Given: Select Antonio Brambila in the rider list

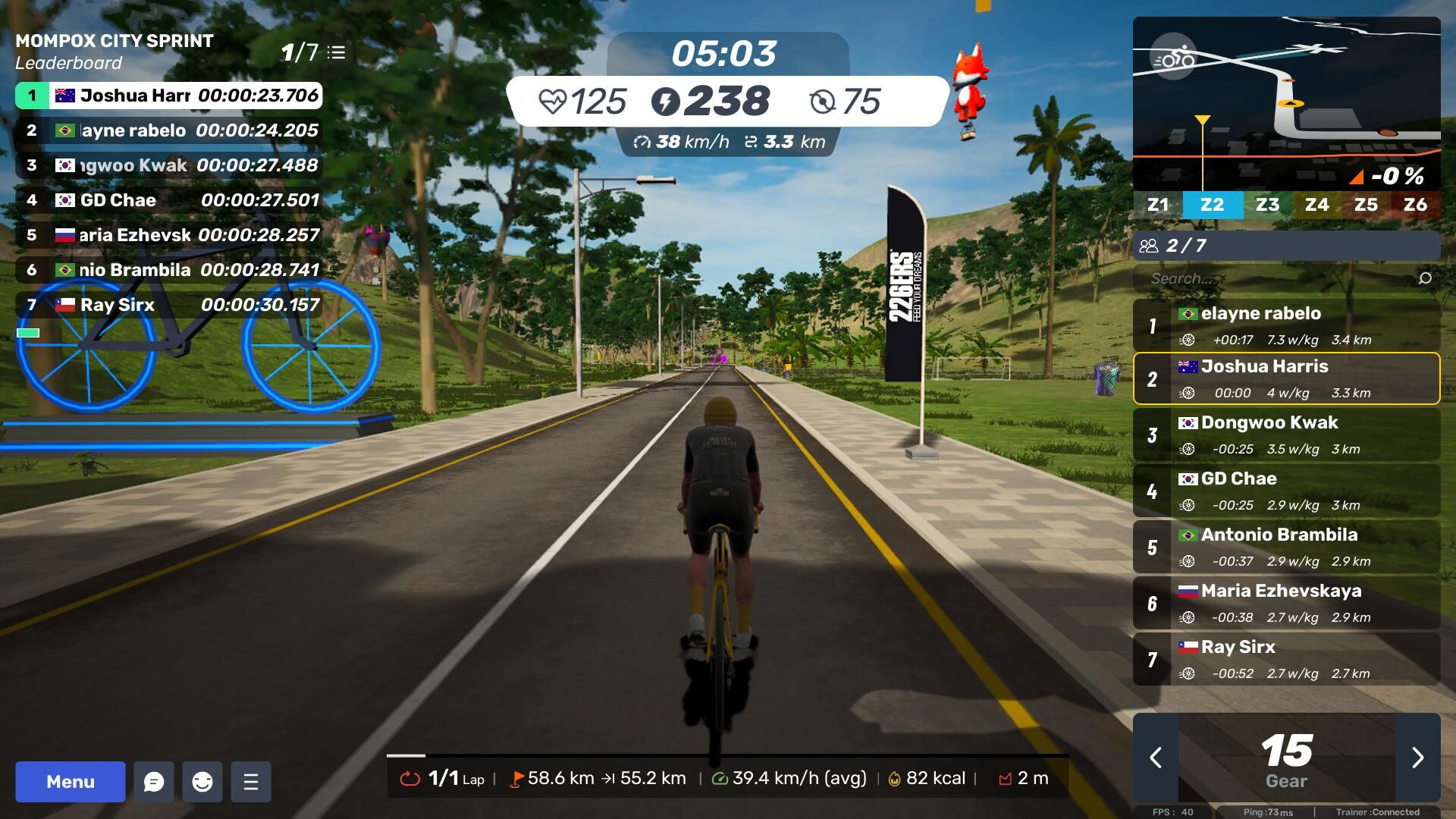Looking at the screenshot, I should tap(1286, 547).
